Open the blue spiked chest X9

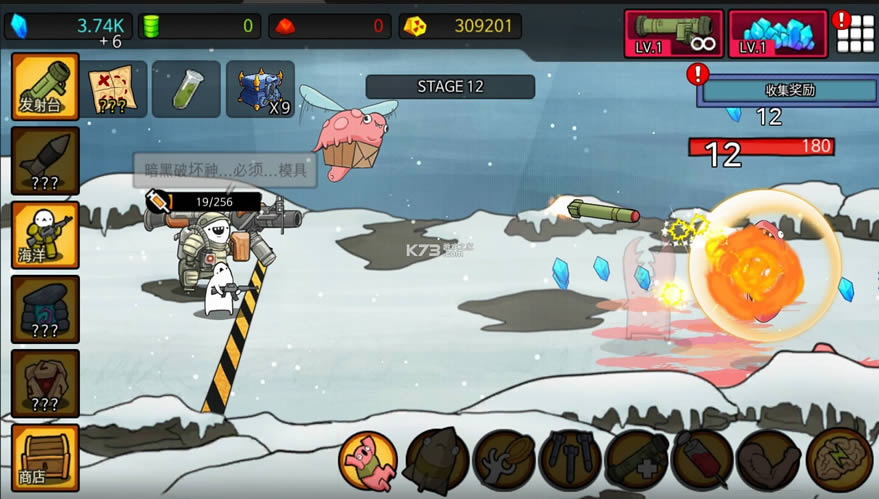[x=260, y=89]
